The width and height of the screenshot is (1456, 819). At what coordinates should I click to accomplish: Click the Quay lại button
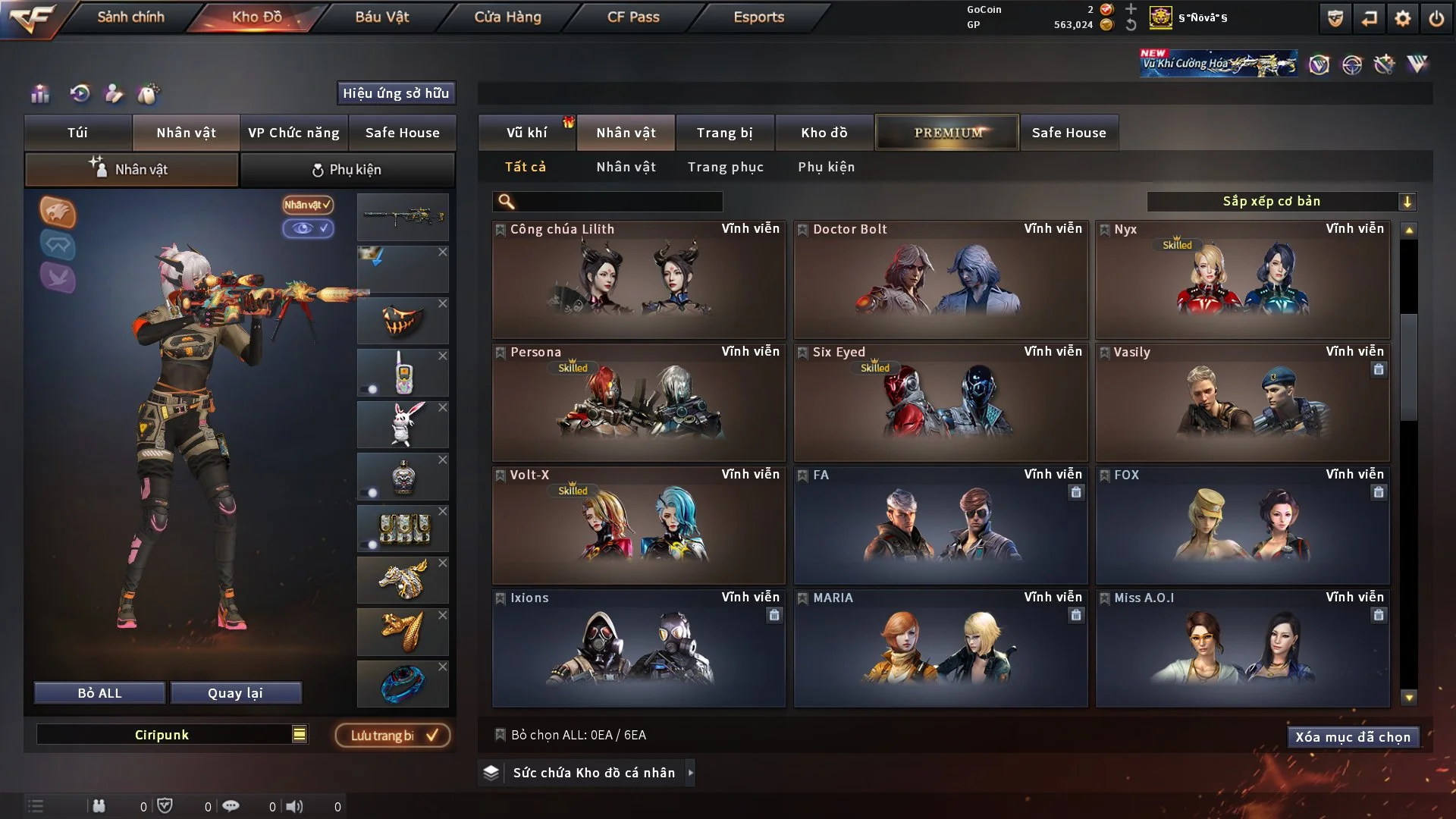pyautogui.click(x=235, y=693)
